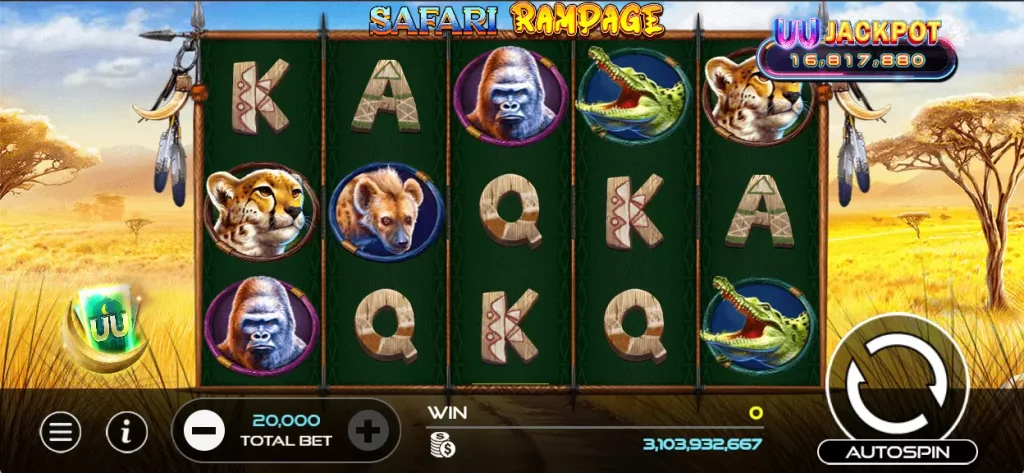This screenshot has width=1024, height=473.
Task: Open the UU Jackpot banner
Action: tap(855, 48)
